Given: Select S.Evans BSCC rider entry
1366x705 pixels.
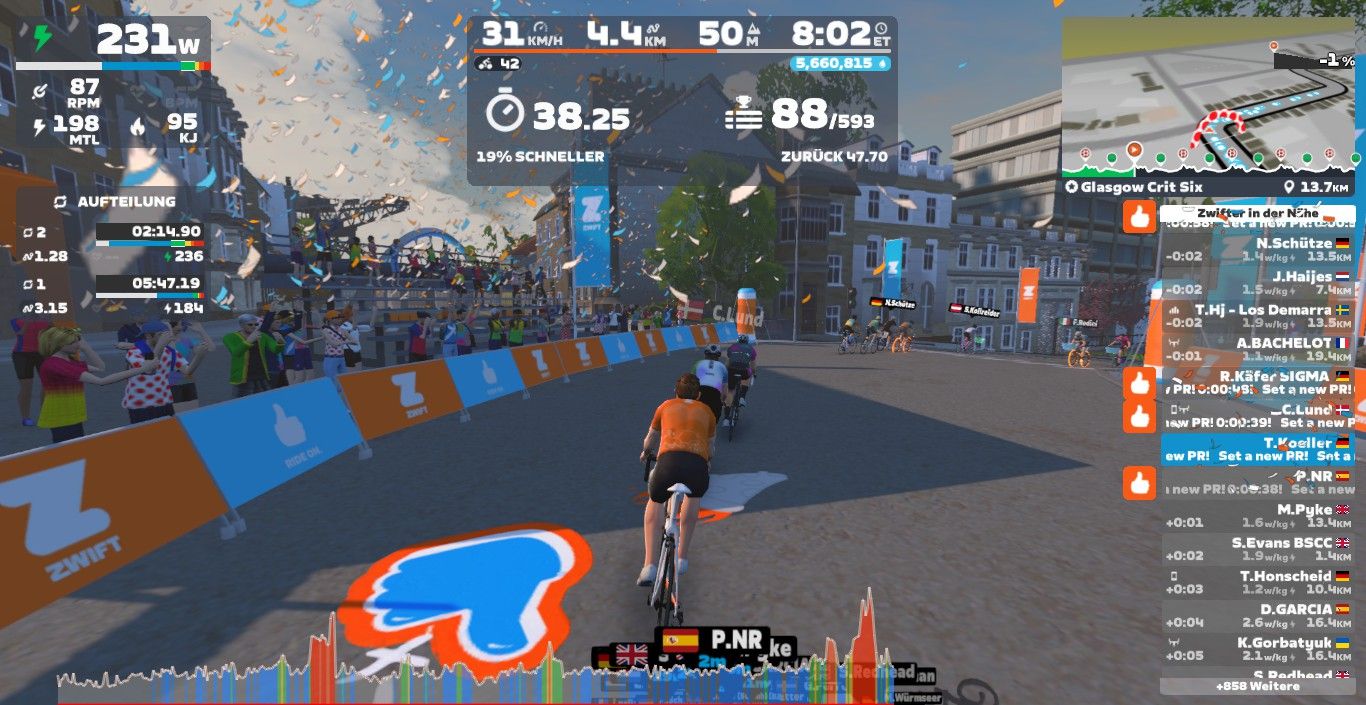Looking at the screenshot, I should tap(1257, 549).
